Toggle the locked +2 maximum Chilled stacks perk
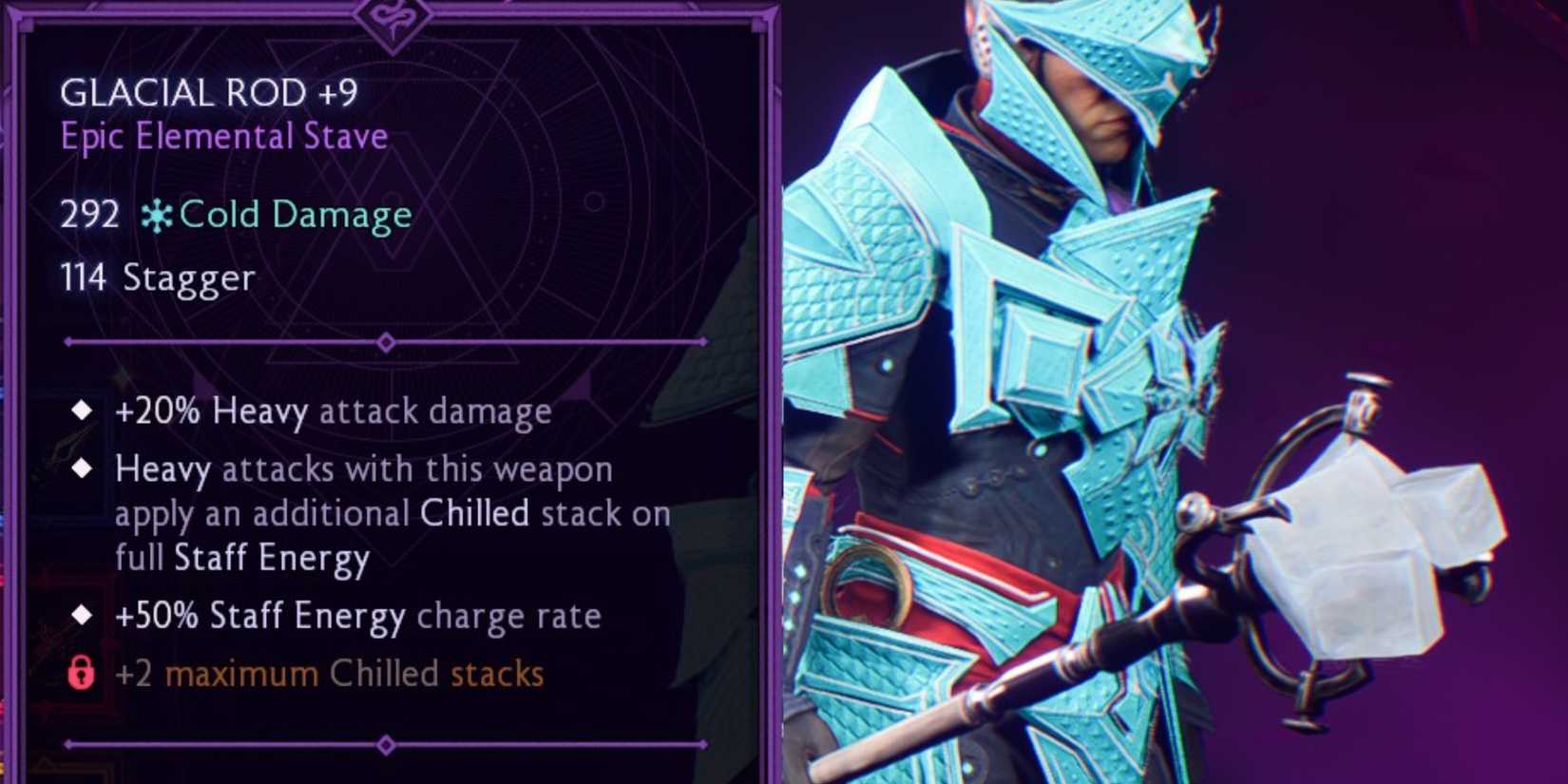 (328, 674)
